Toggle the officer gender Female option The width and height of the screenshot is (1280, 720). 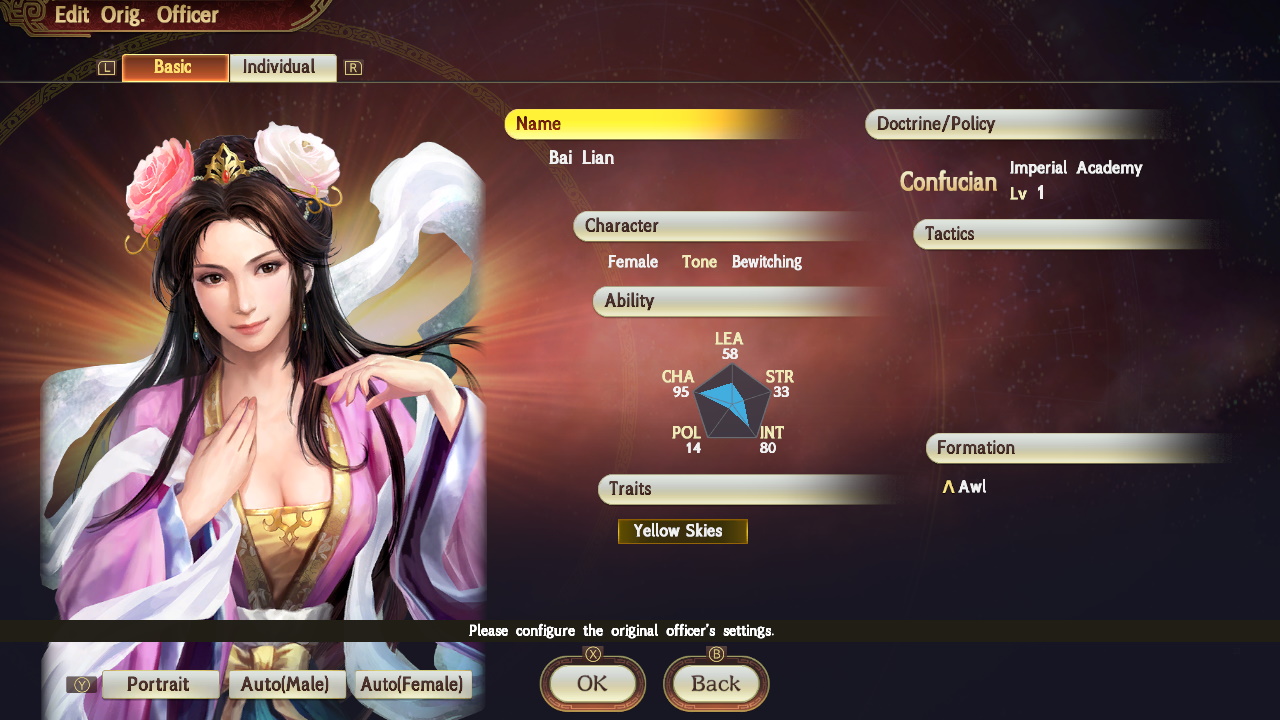(x=633, y=261)
